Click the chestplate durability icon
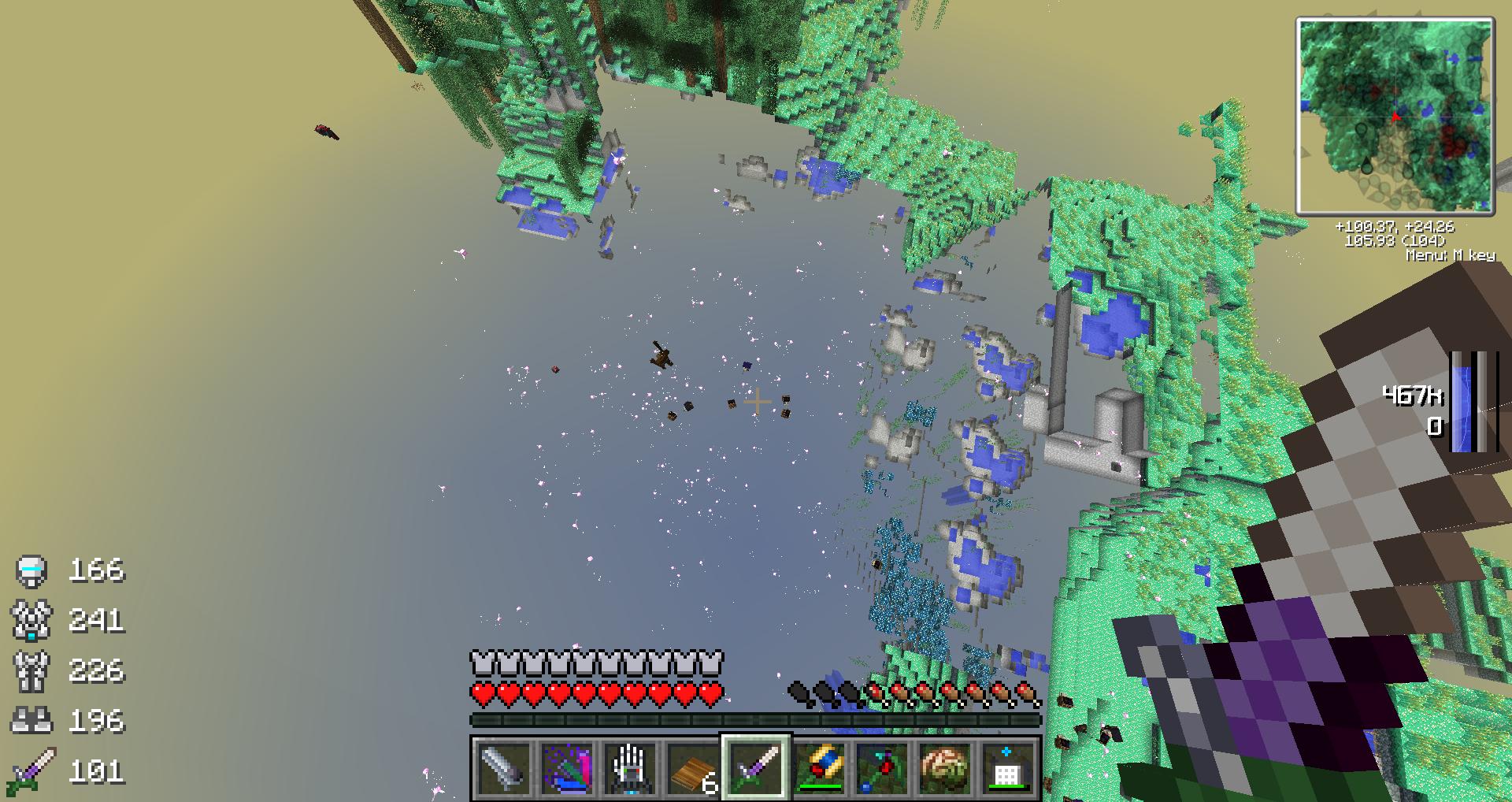The height and width of the screenshot is (802, 1512). tap(31, 620)
